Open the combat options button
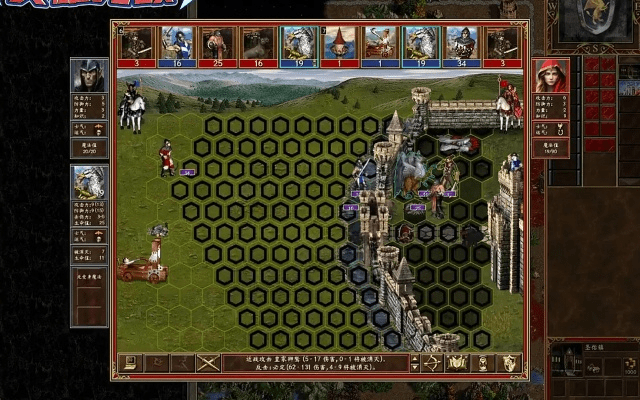Image resolution: width=640 pixels, height=400 pixels. [128, 363]
